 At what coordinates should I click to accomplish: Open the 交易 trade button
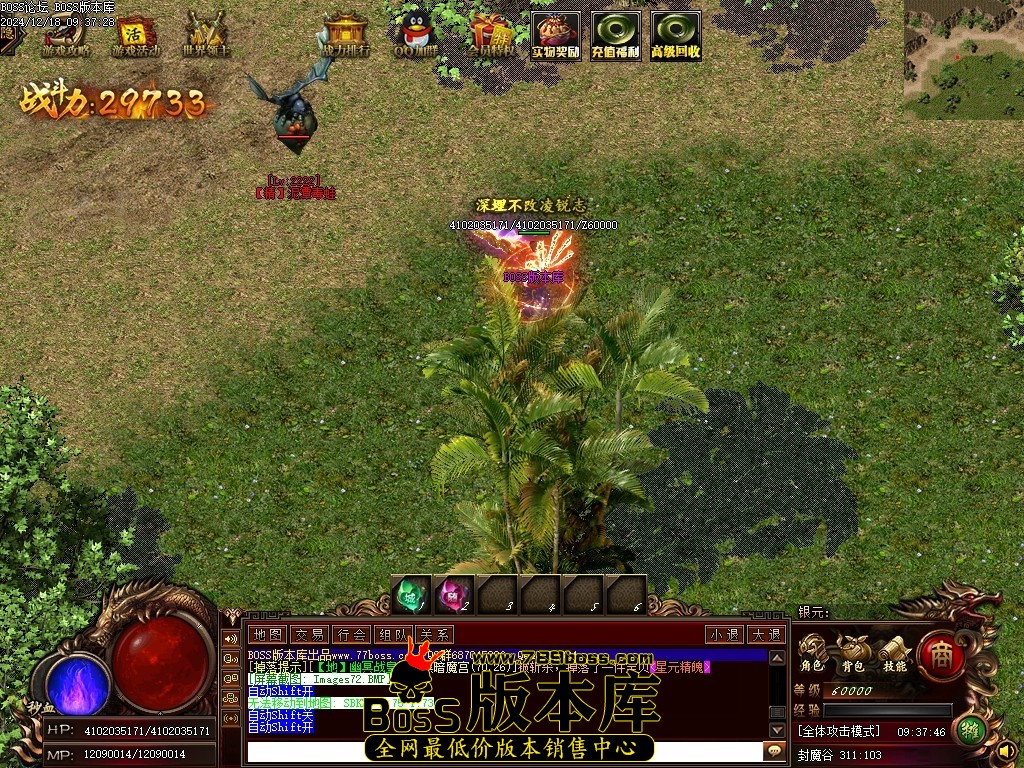pos(309,634)
